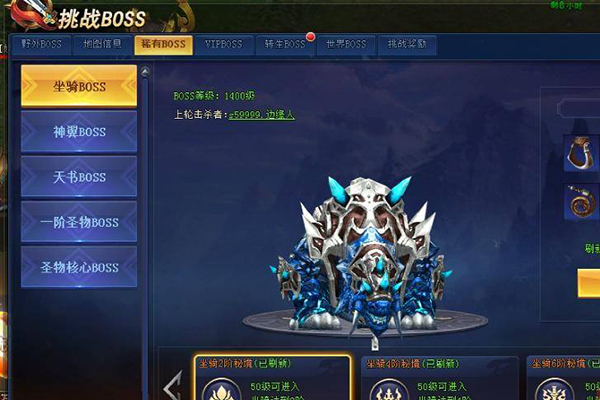Choose the 坐骑BOSS category

(79, 86)
